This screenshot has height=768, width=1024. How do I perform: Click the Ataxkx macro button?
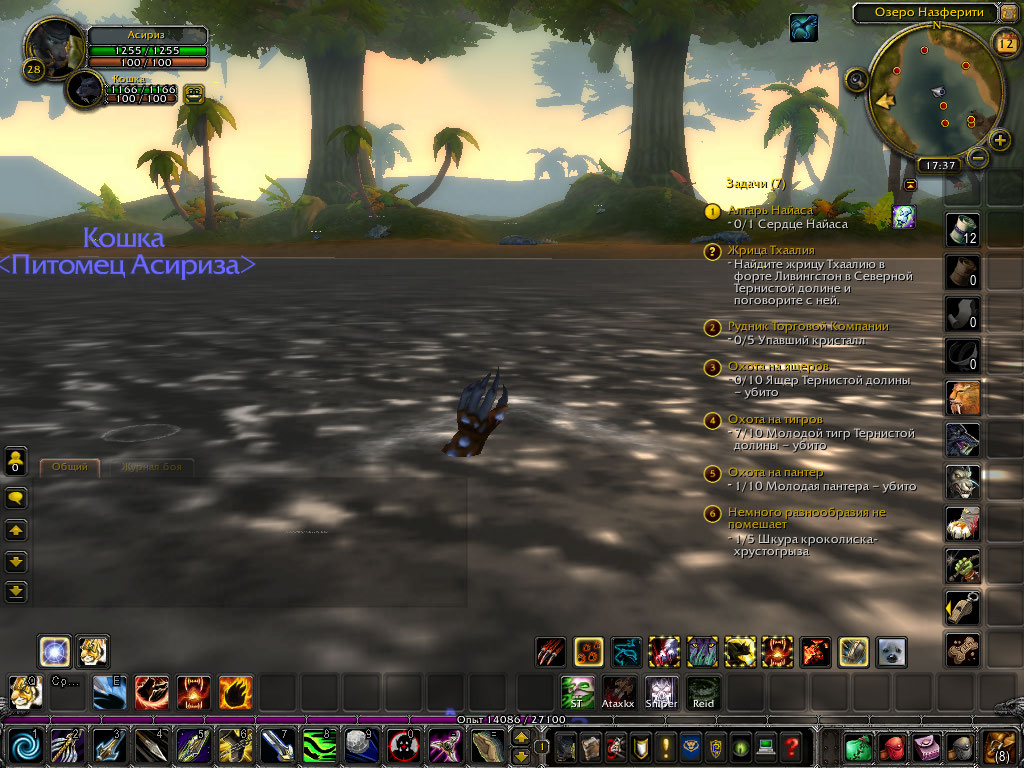click(x=618, y=692)
